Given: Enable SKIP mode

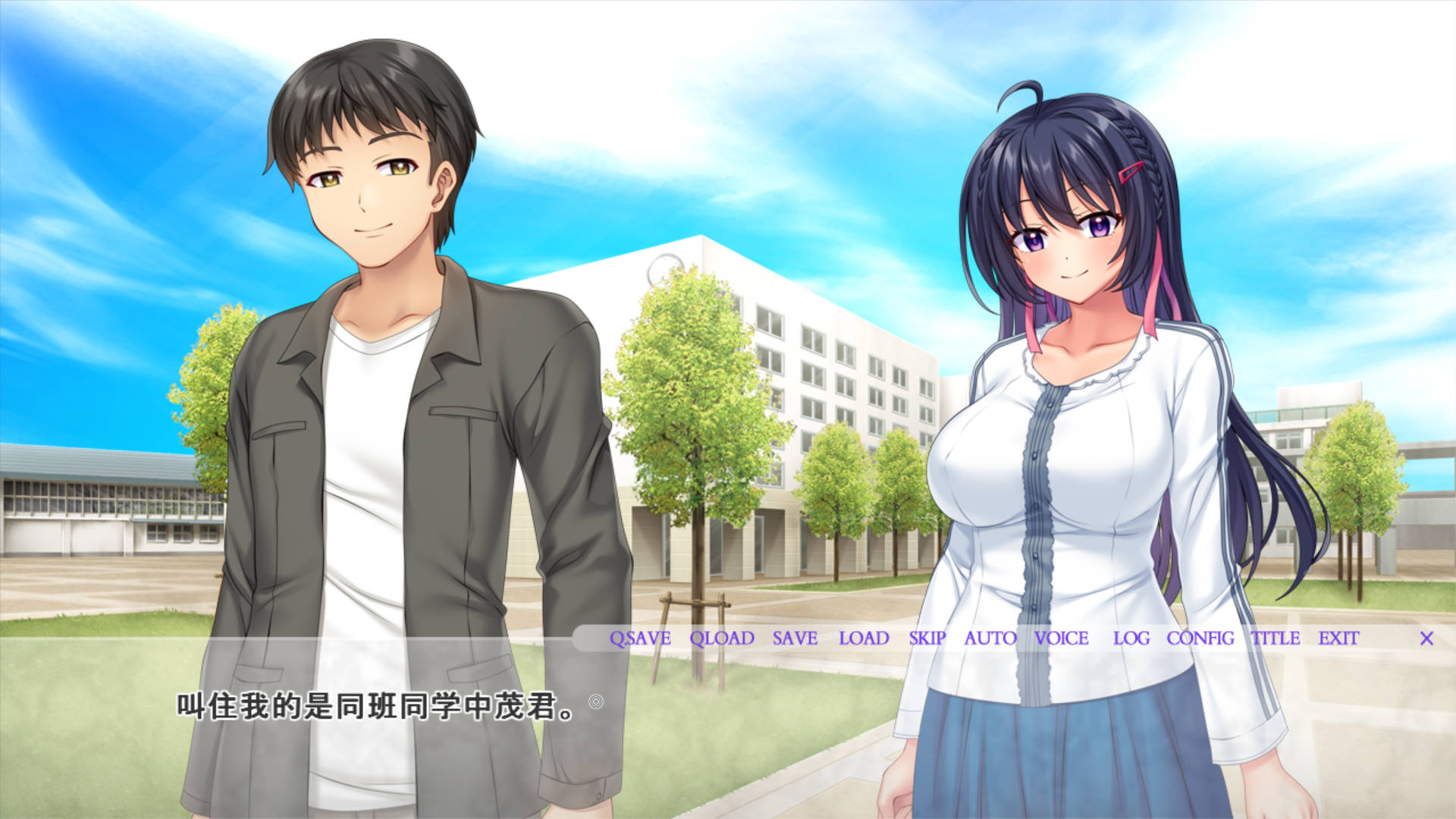Looking at the screenshot, I should point(927,639).
